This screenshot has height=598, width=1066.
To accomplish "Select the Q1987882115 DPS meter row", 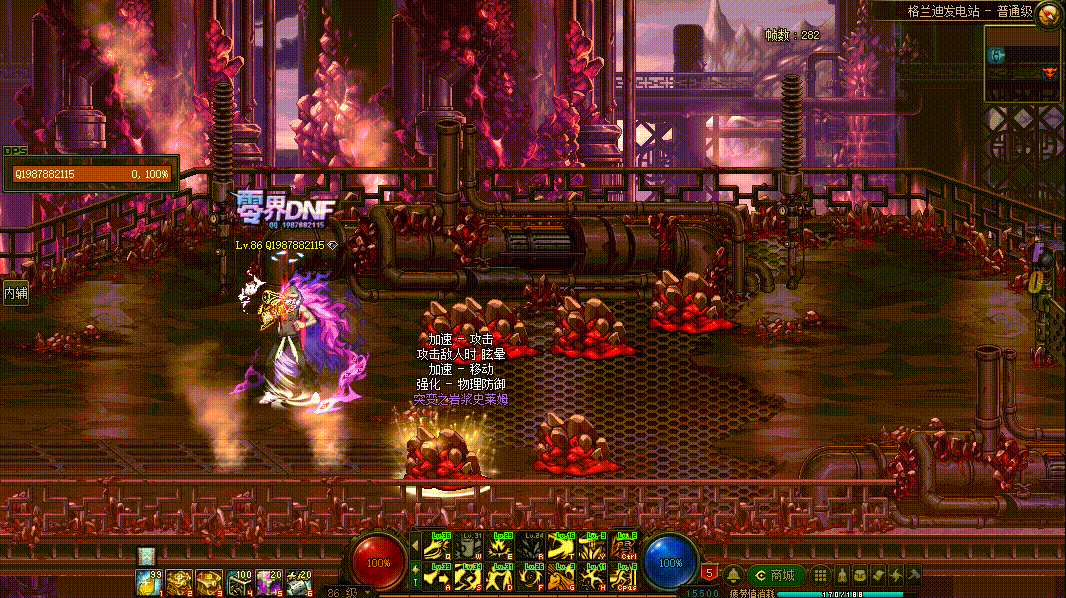I will coord(91,174).
